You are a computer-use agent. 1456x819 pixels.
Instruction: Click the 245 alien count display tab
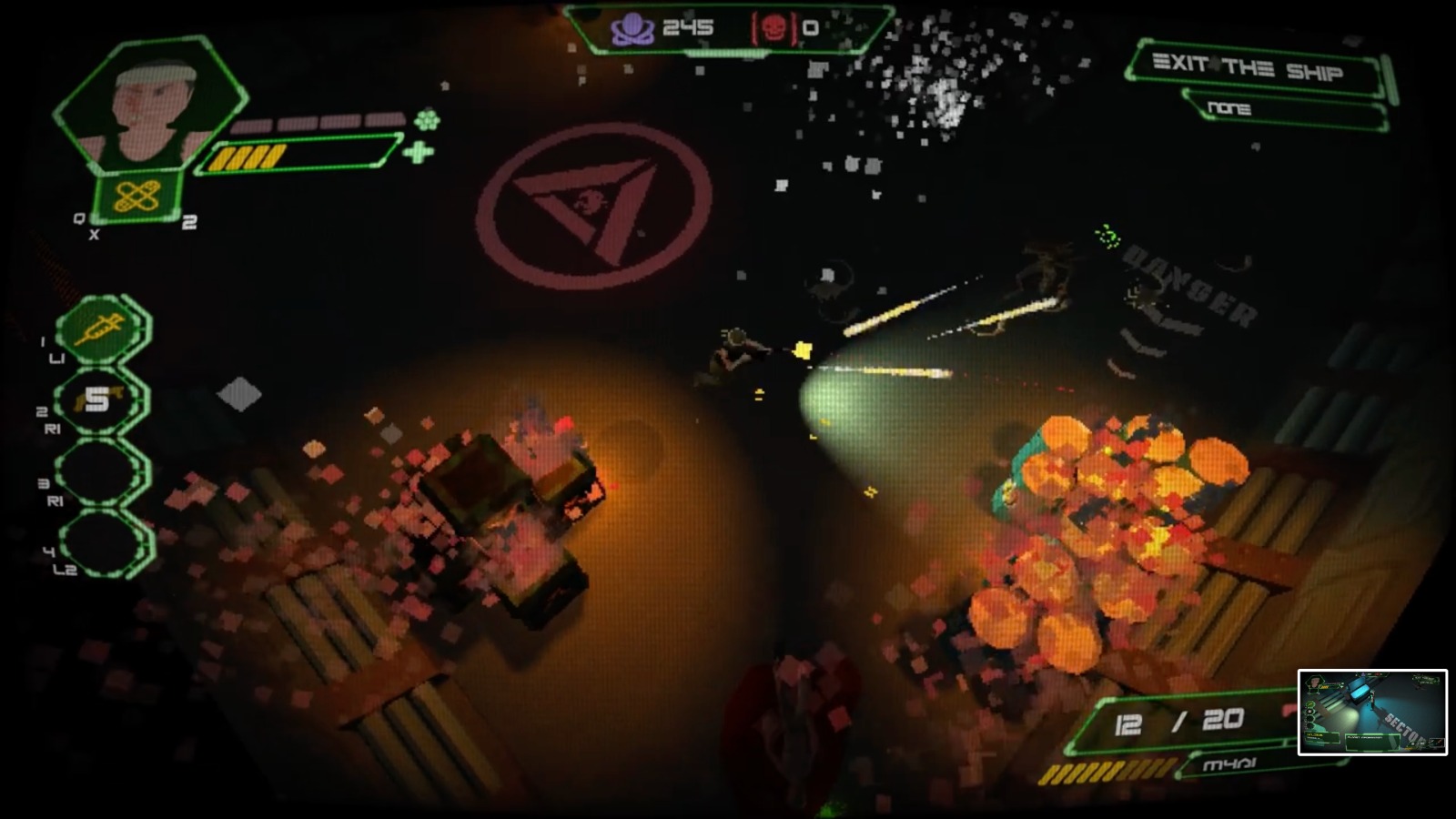[688, 27]
